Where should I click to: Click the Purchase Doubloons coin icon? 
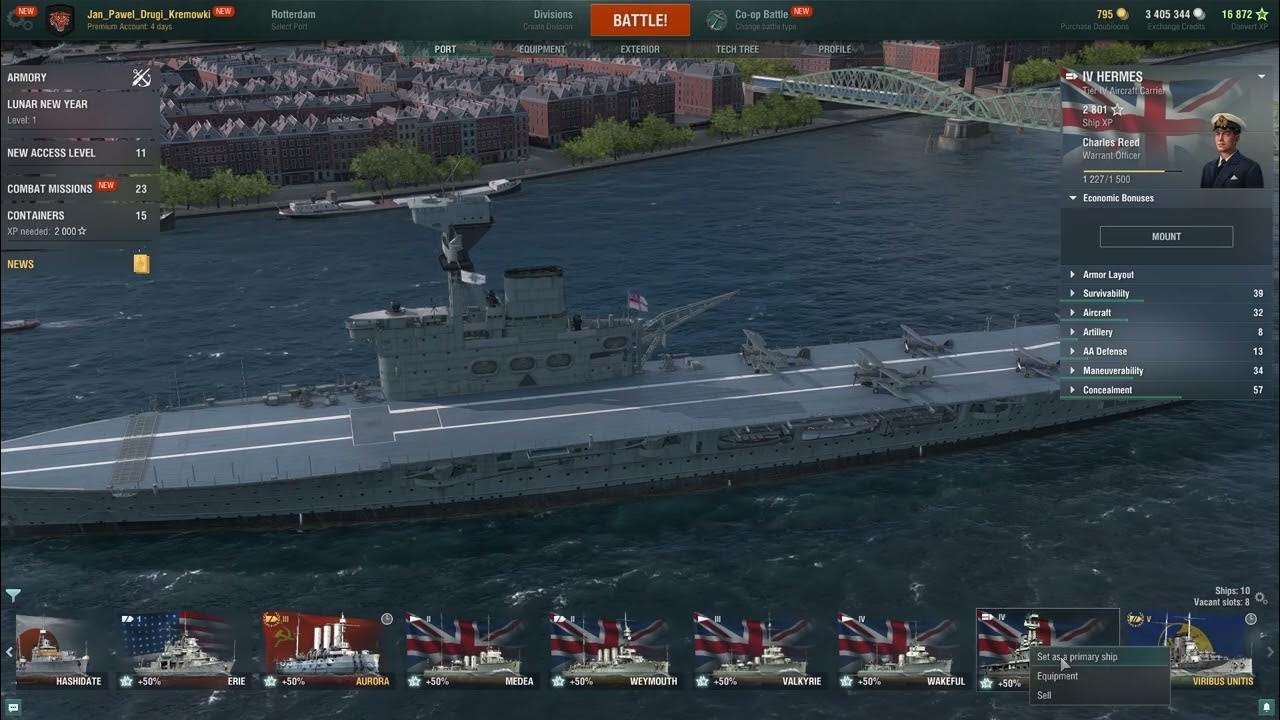point(1122,13)
